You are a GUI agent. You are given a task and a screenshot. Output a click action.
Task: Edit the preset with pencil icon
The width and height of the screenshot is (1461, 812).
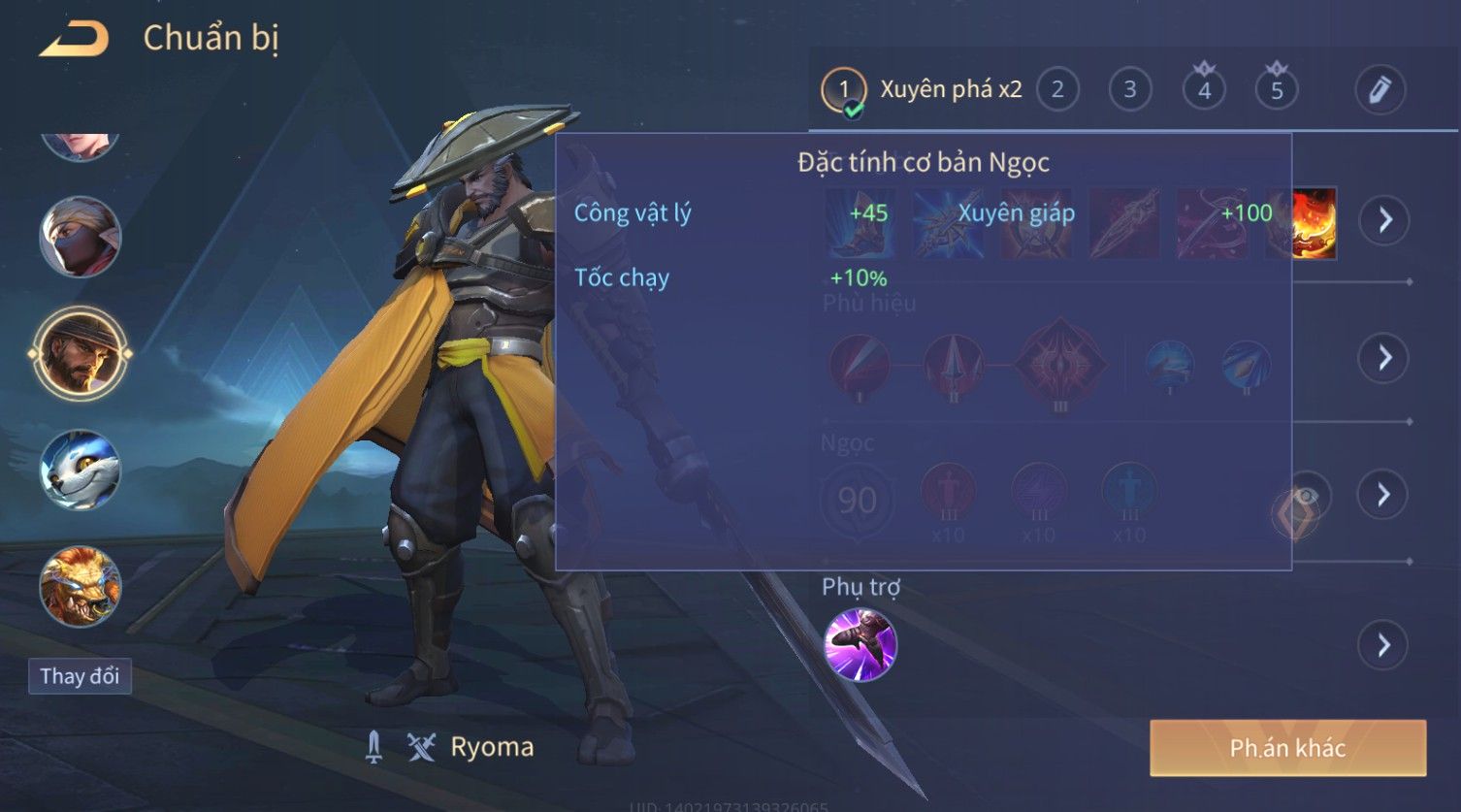point(1380,90)
